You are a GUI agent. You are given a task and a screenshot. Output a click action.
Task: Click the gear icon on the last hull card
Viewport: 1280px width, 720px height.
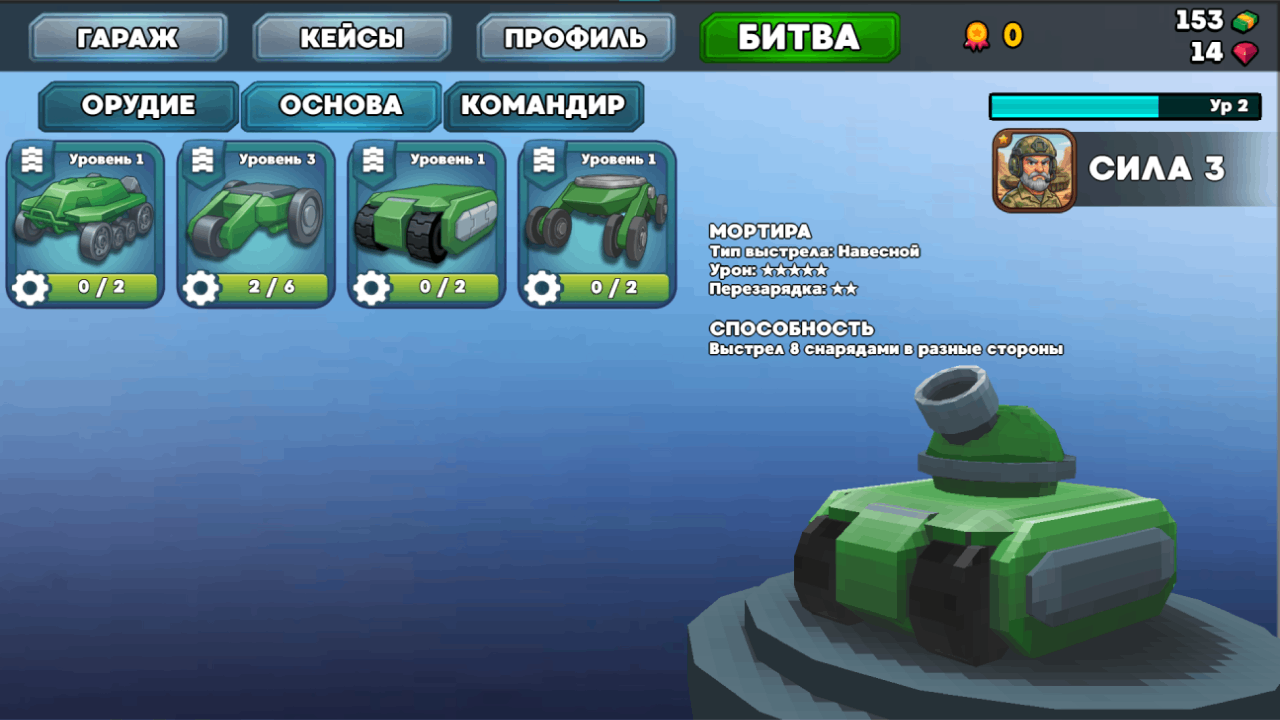coord(541,288)
